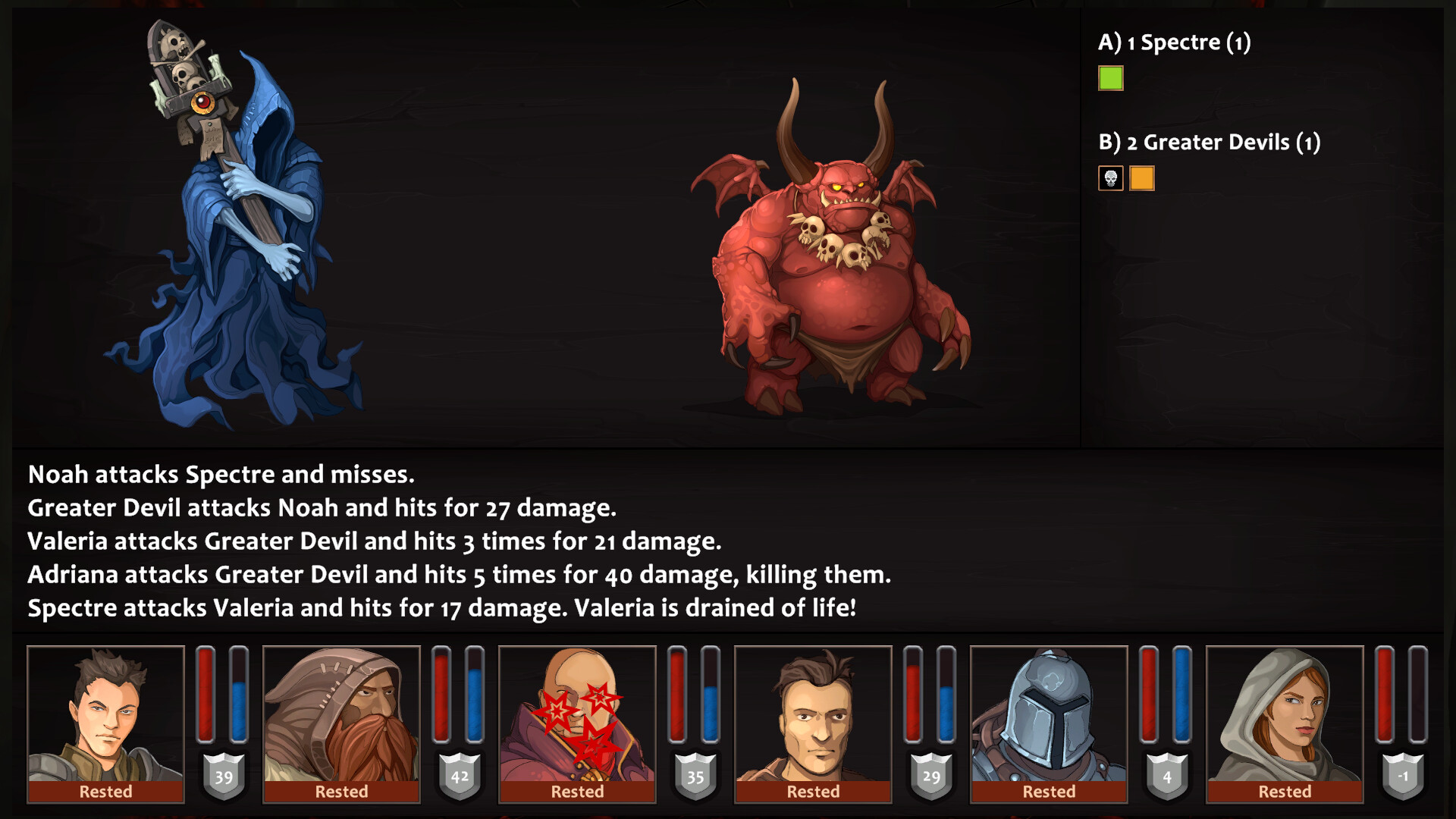Click the orange Greater Devil status square

click(x=1142, y=179)
